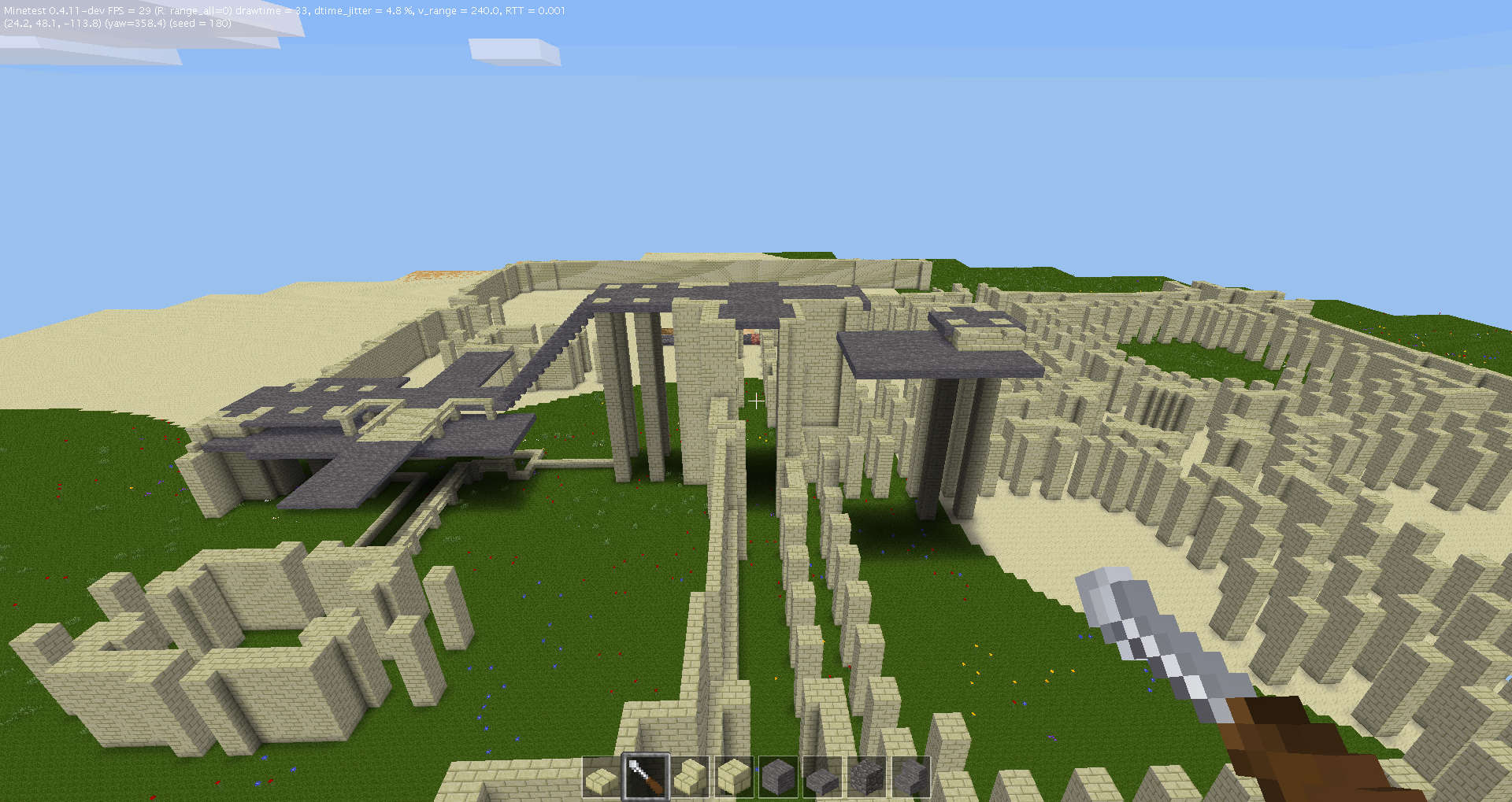This screenshot has width=1512, height=802.
Task: Select the dark stone block in hotbar slot five
Action: click(780, 775)
